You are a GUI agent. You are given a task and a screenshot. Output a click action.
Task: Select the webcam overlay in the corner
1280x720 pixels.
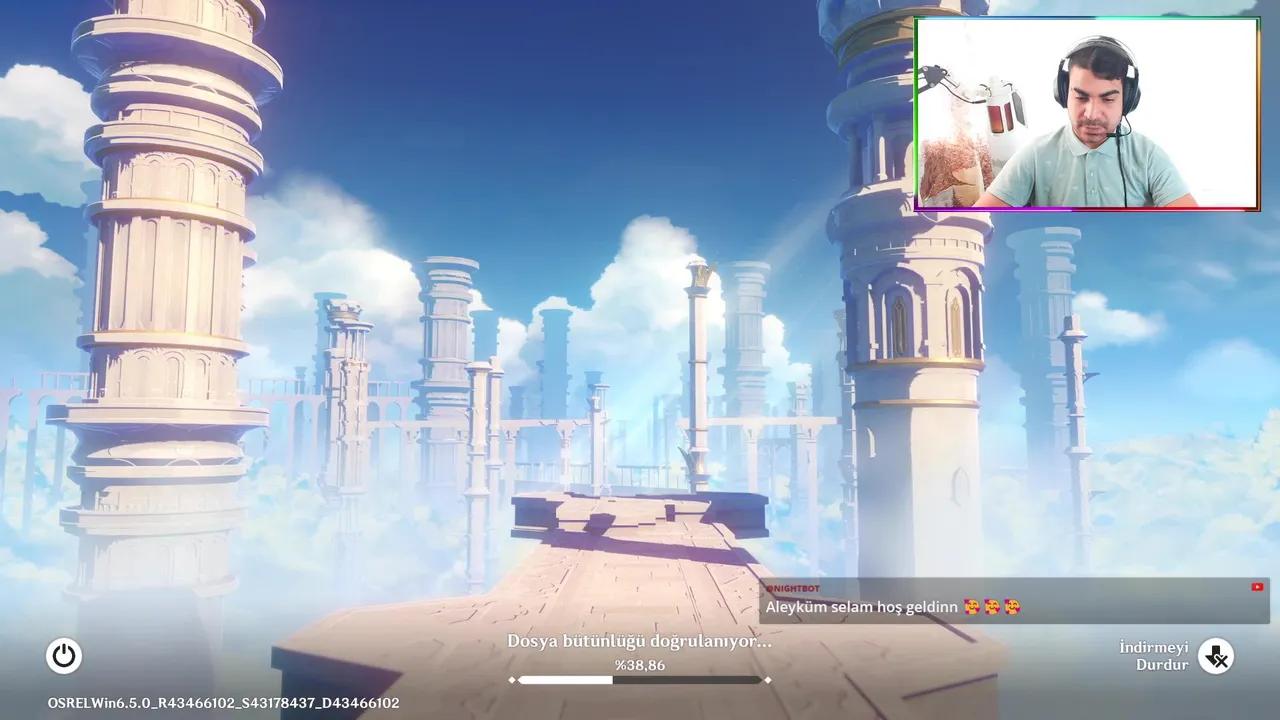tap(1088, 110)
